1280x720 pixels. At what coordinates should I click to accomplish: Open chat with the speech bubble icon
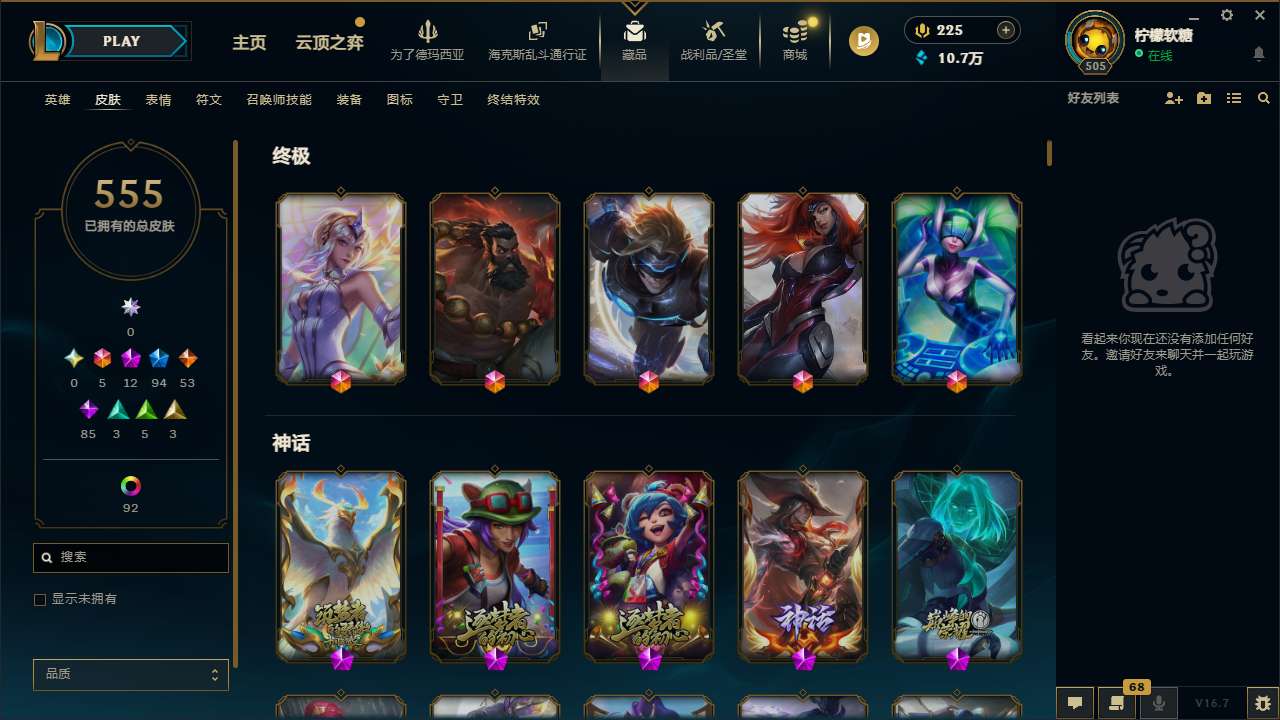(x=1075, y=703)
